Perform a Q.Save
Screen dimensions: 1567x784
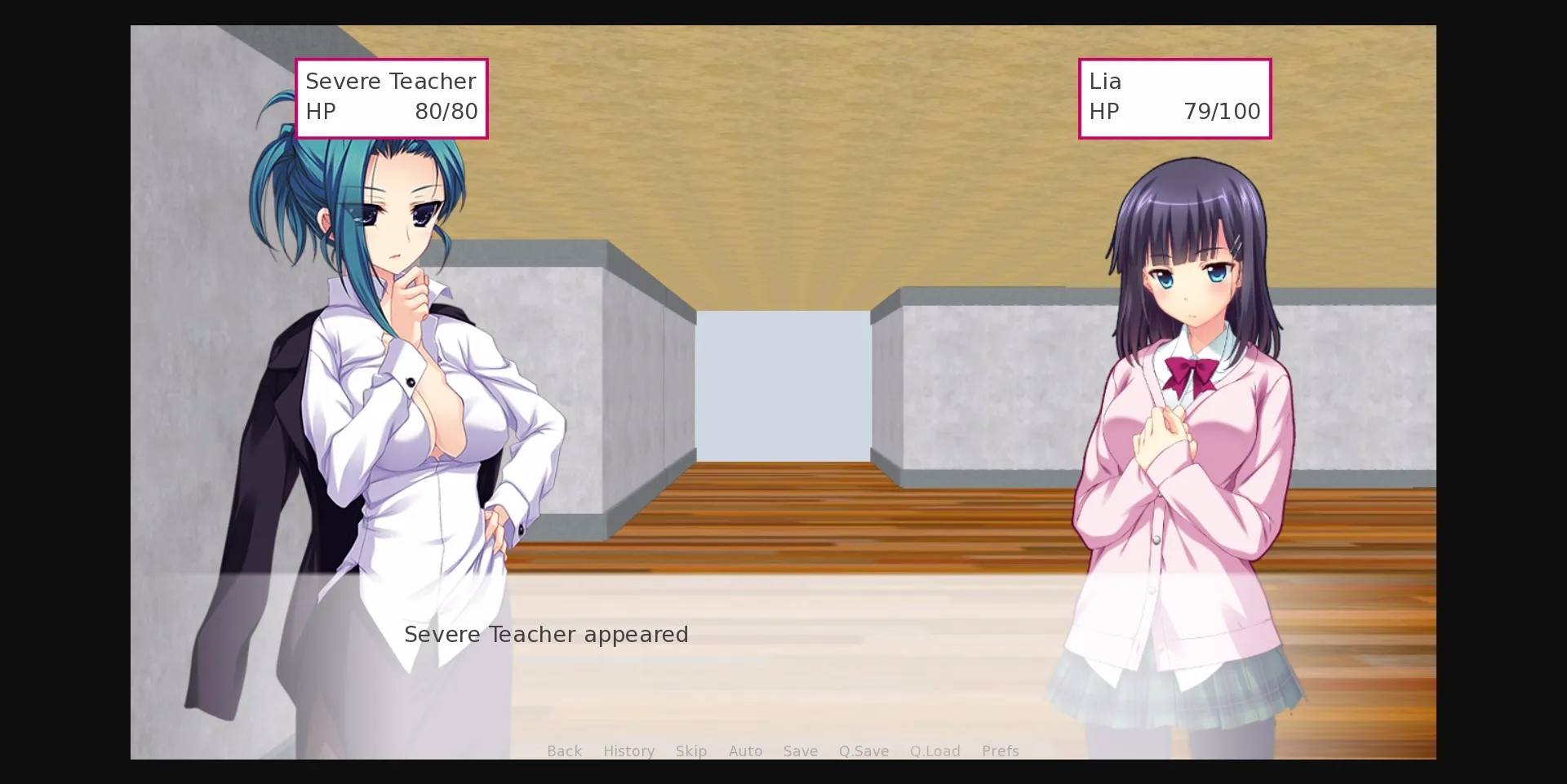(863, 751)
